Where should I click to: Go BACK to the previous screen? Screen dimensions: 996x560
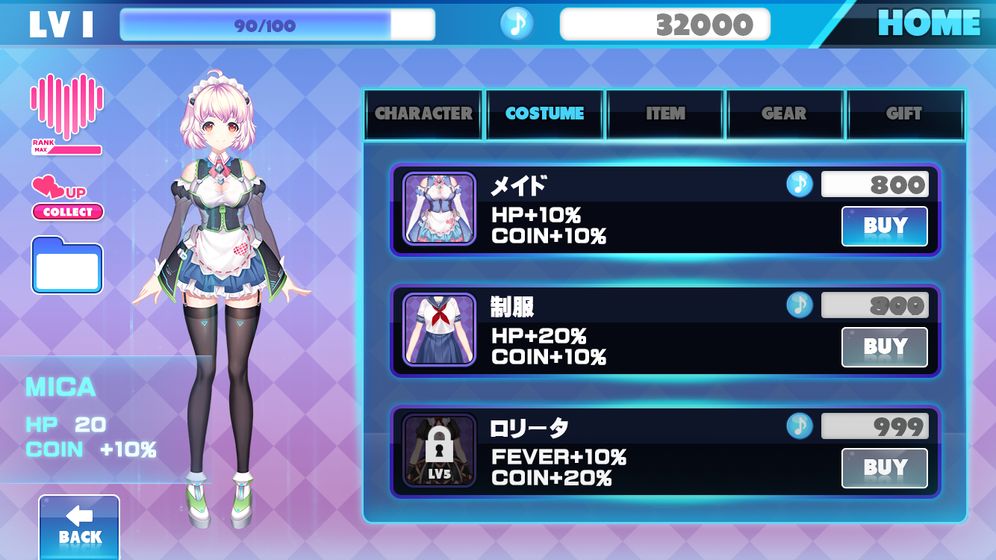coord(79,527)
